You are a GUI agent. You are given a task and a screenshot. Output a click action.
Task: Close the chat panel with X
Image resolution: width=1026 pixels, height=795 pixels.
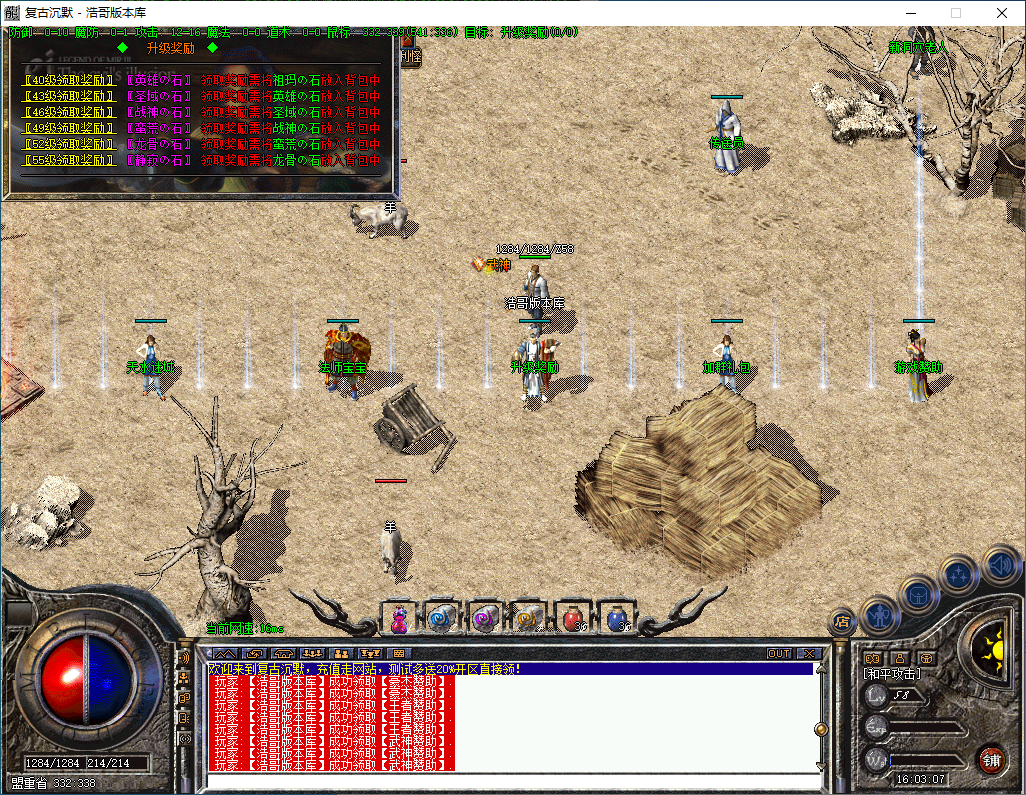[806, 654]
